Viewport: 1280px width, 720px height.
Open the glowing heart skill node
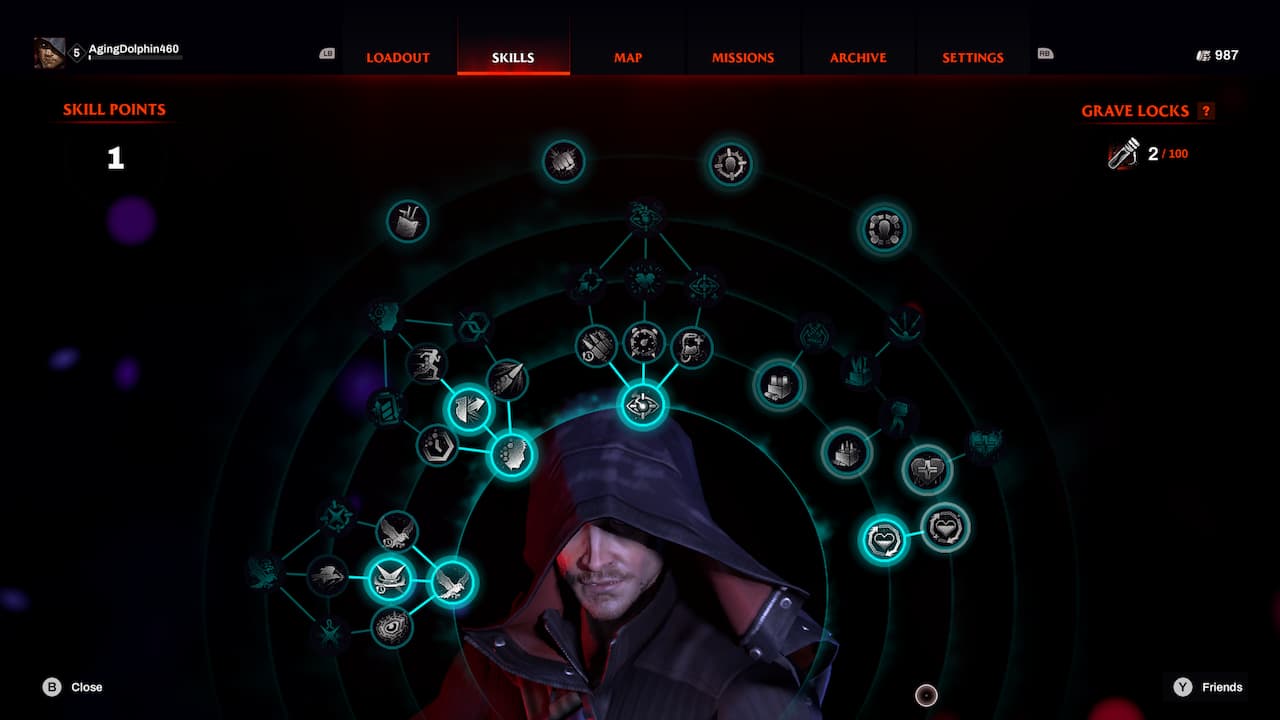point(882,540)
